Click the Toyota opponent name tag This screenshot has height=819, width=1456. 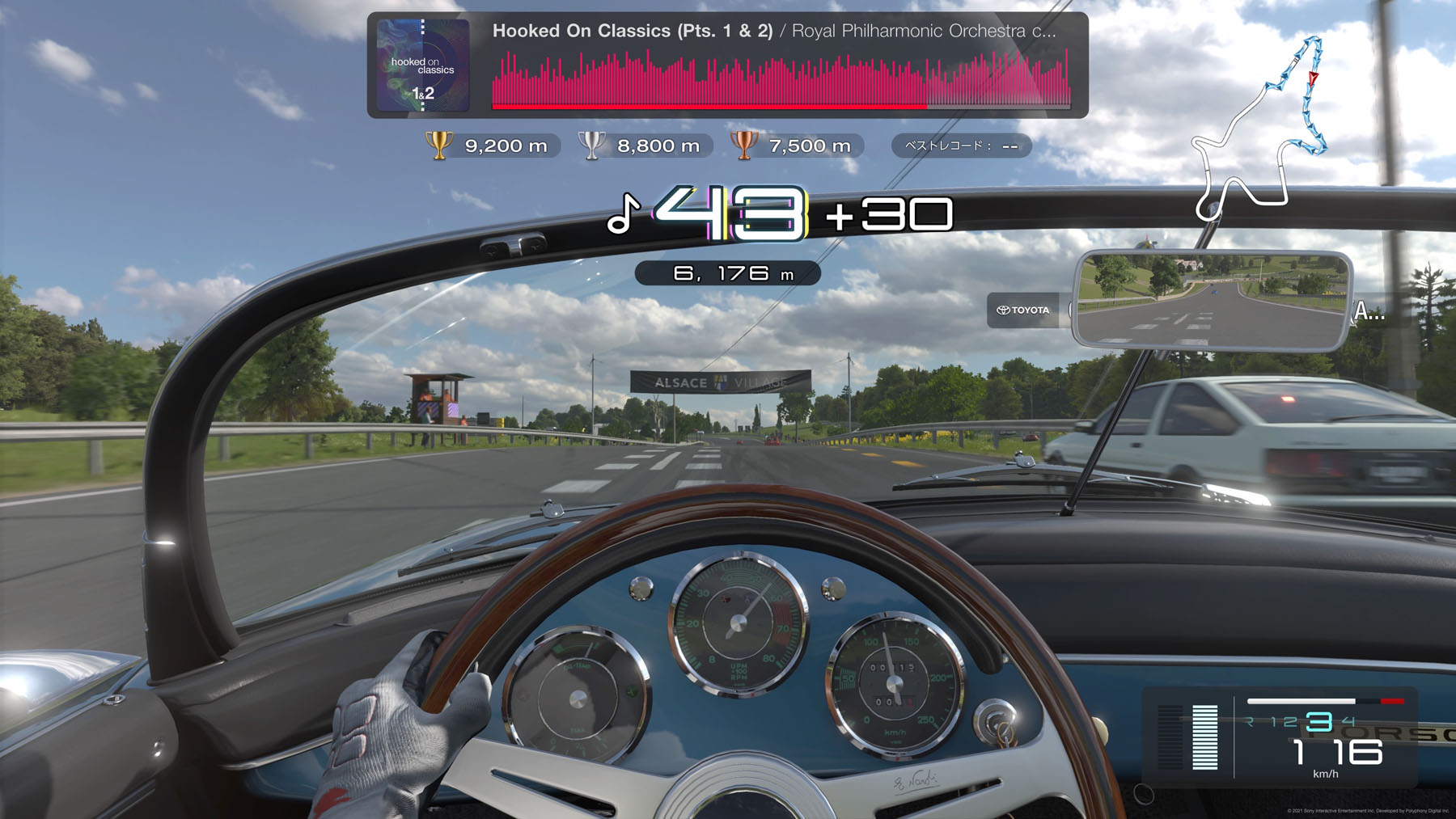coord(1022,310)
